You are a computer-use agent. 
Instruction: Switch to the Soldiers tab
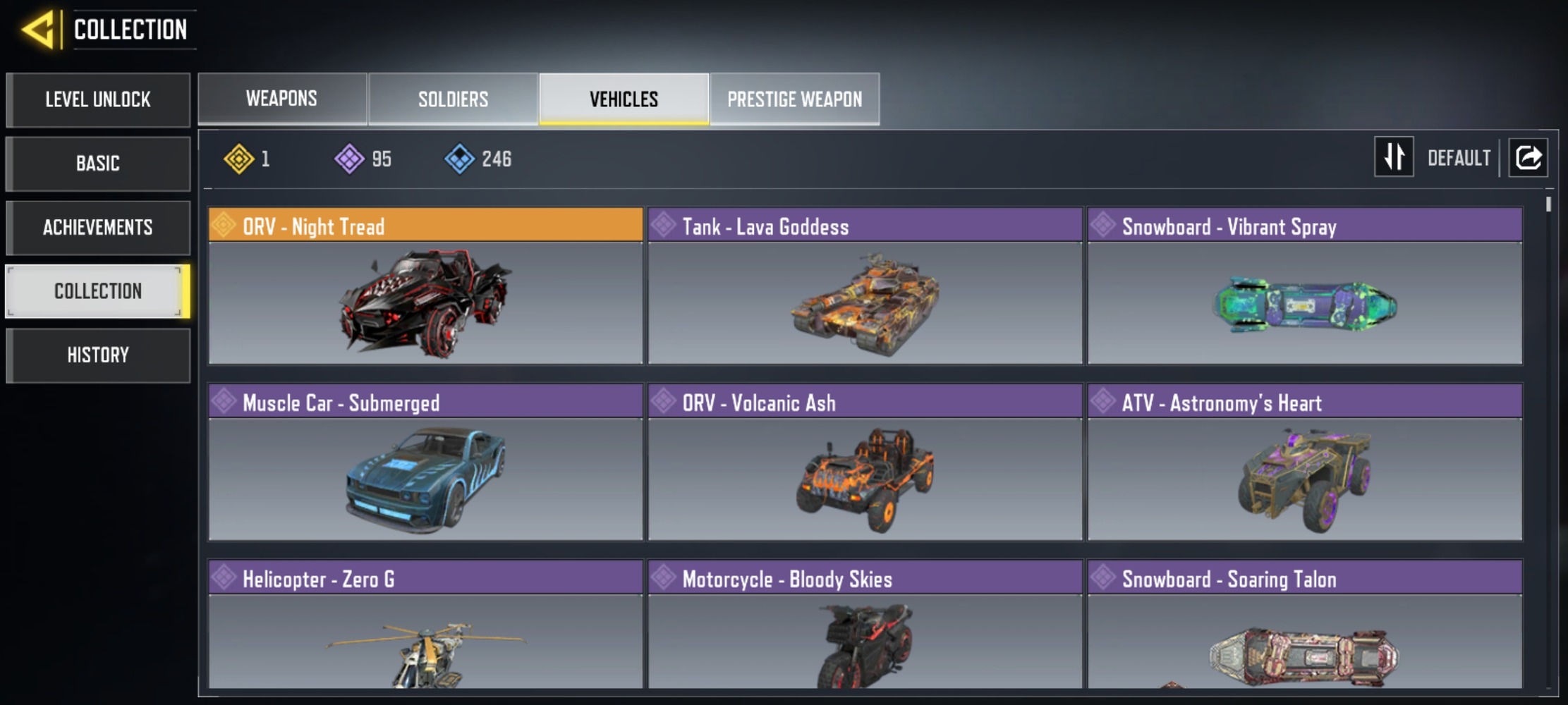pyautogui.click(x=453, y=99)
